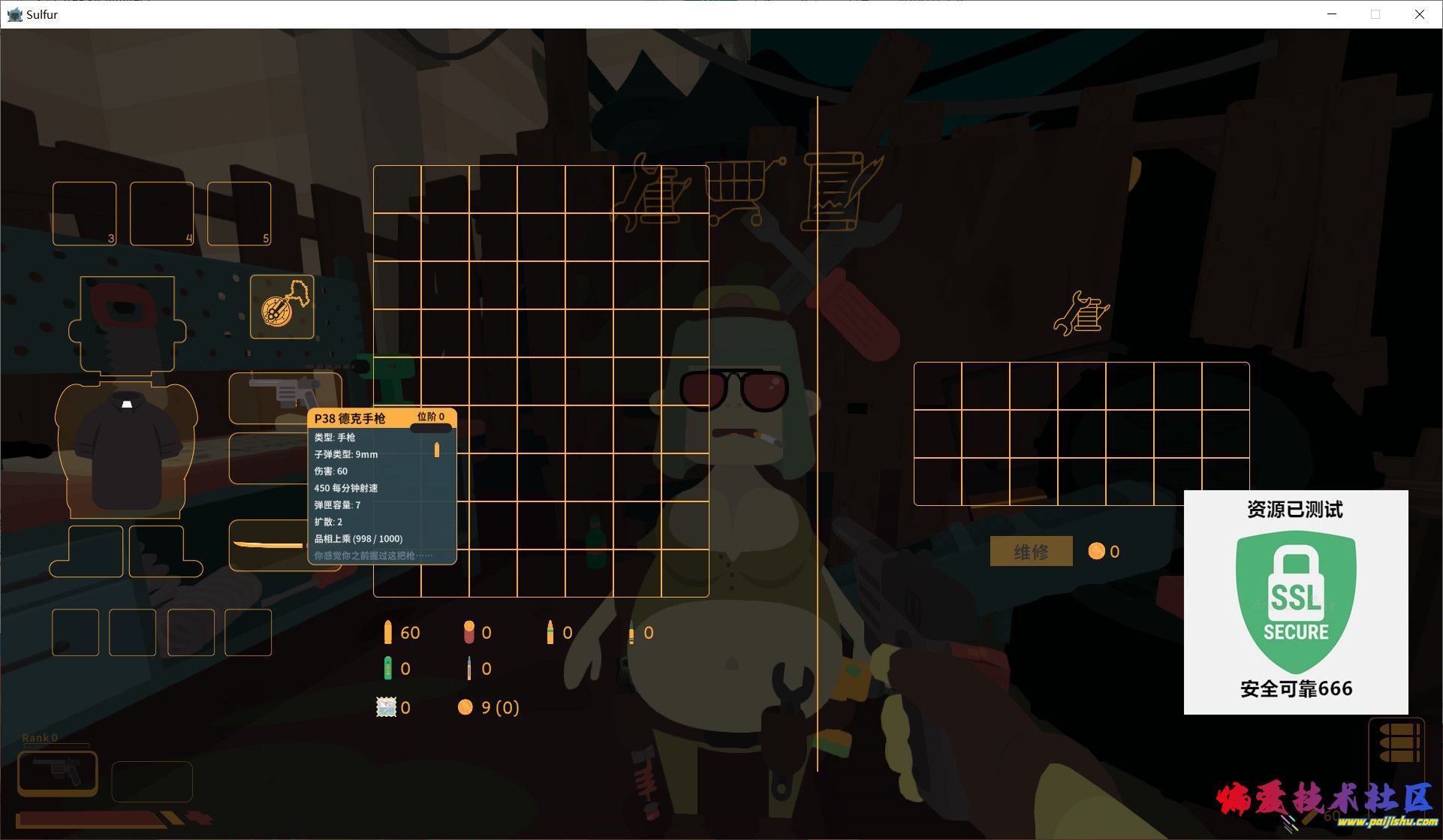Select the golden amulet equipment slot
Screen dimensions: 1443x840
282,307
